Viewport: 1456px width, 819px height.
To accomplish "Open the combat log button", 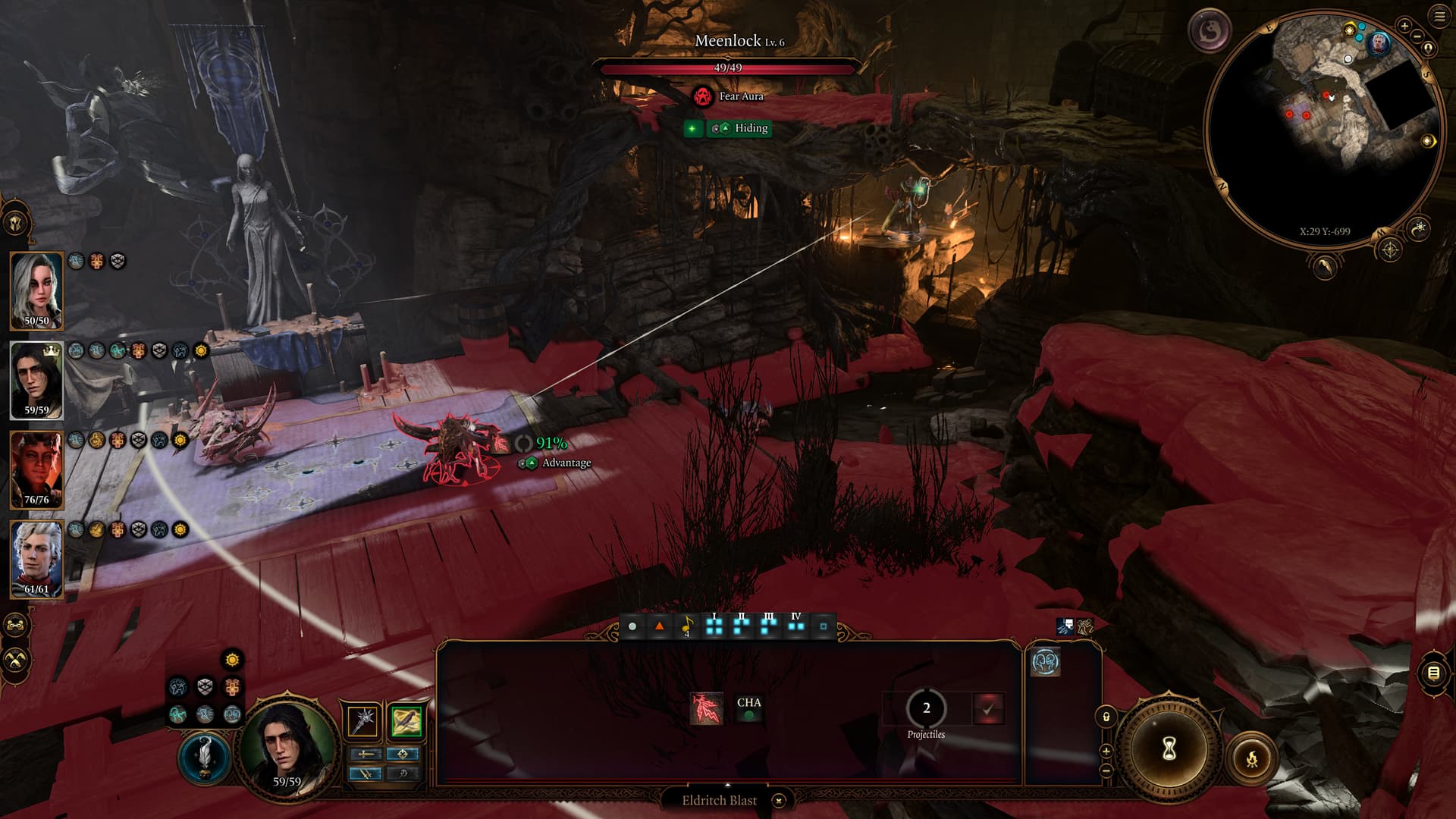I will pos(1432,673).
